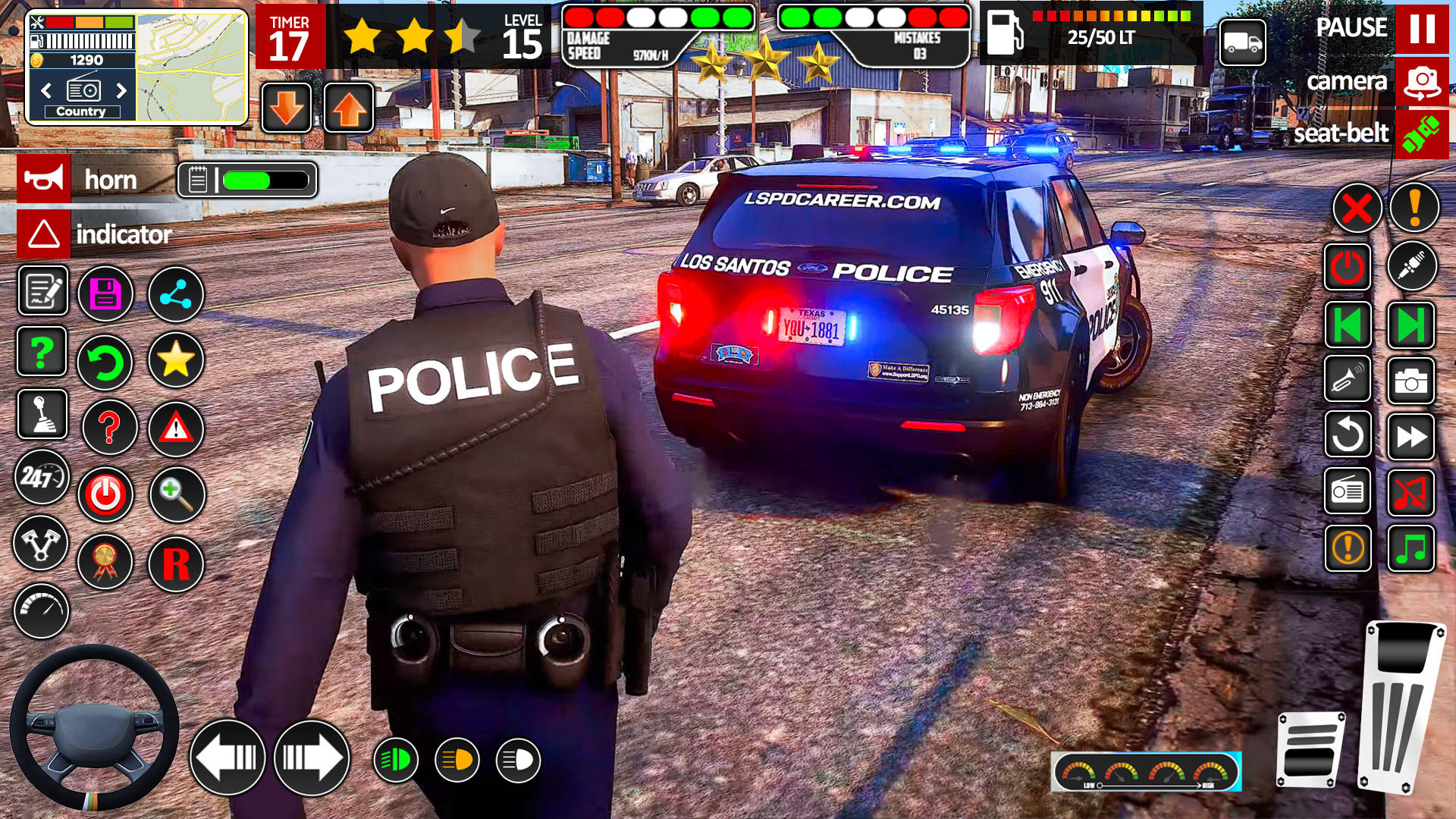Image resolution: width=1456 pixels, height=819 pixels.
Task: Open the Country radio station selector
Action: (x=83, y=111)
